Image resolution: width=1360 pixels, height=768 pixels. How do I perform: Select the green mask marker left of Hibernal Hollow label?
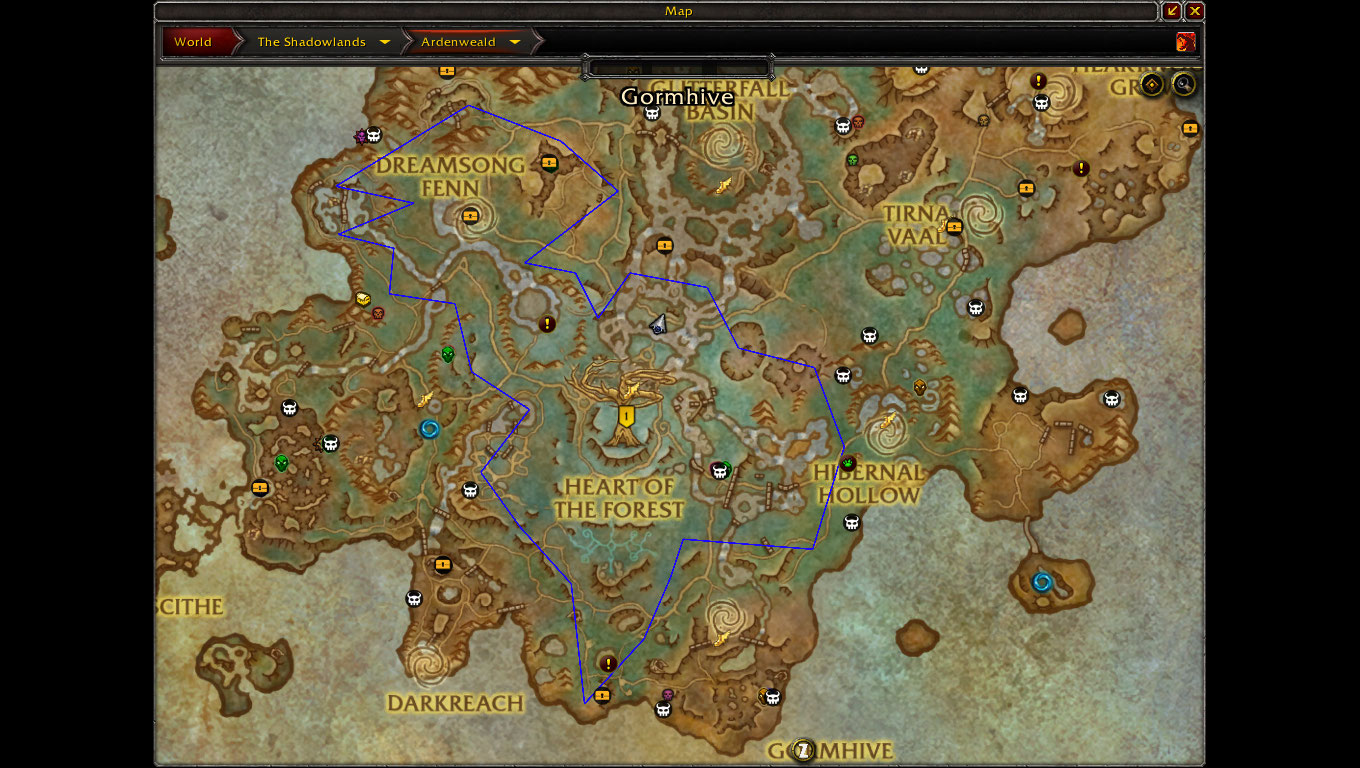pos(848,463)
